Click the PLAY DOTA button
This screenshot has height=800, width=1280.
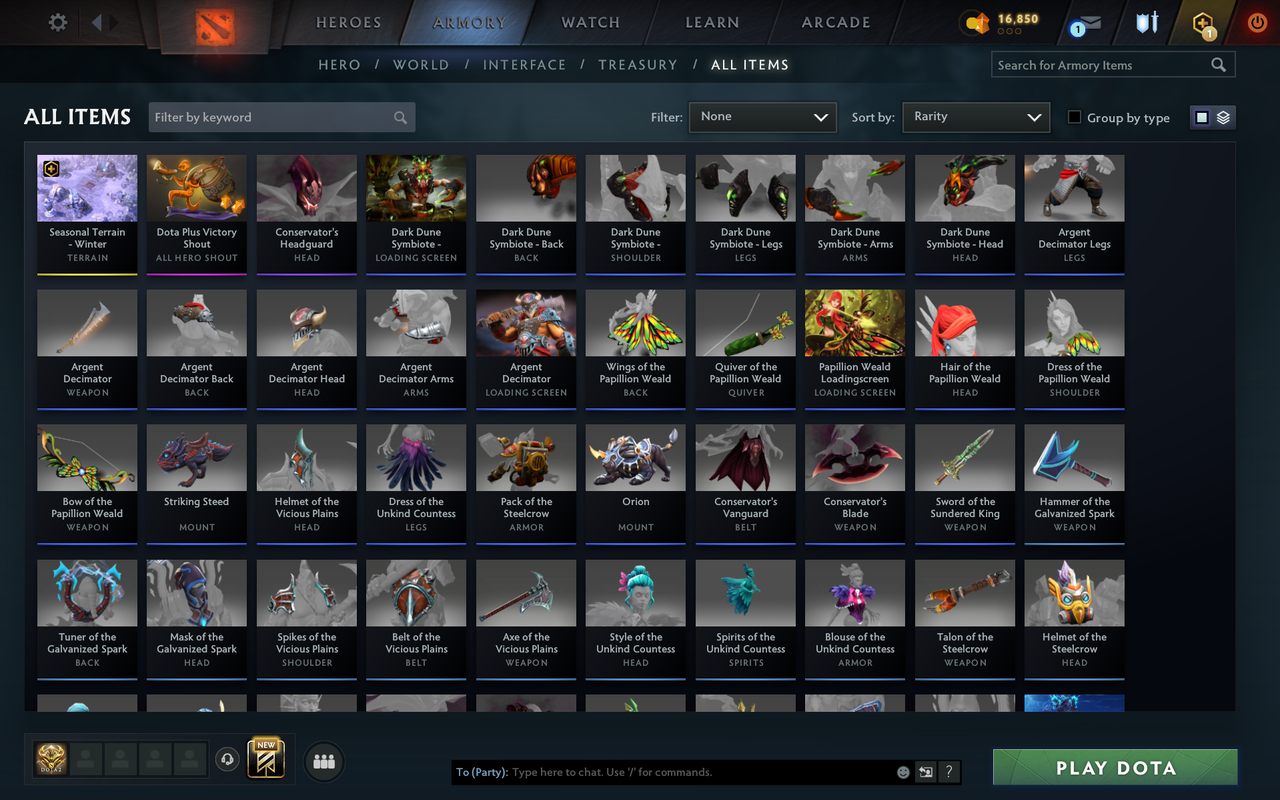click(x=1114, y=767)
